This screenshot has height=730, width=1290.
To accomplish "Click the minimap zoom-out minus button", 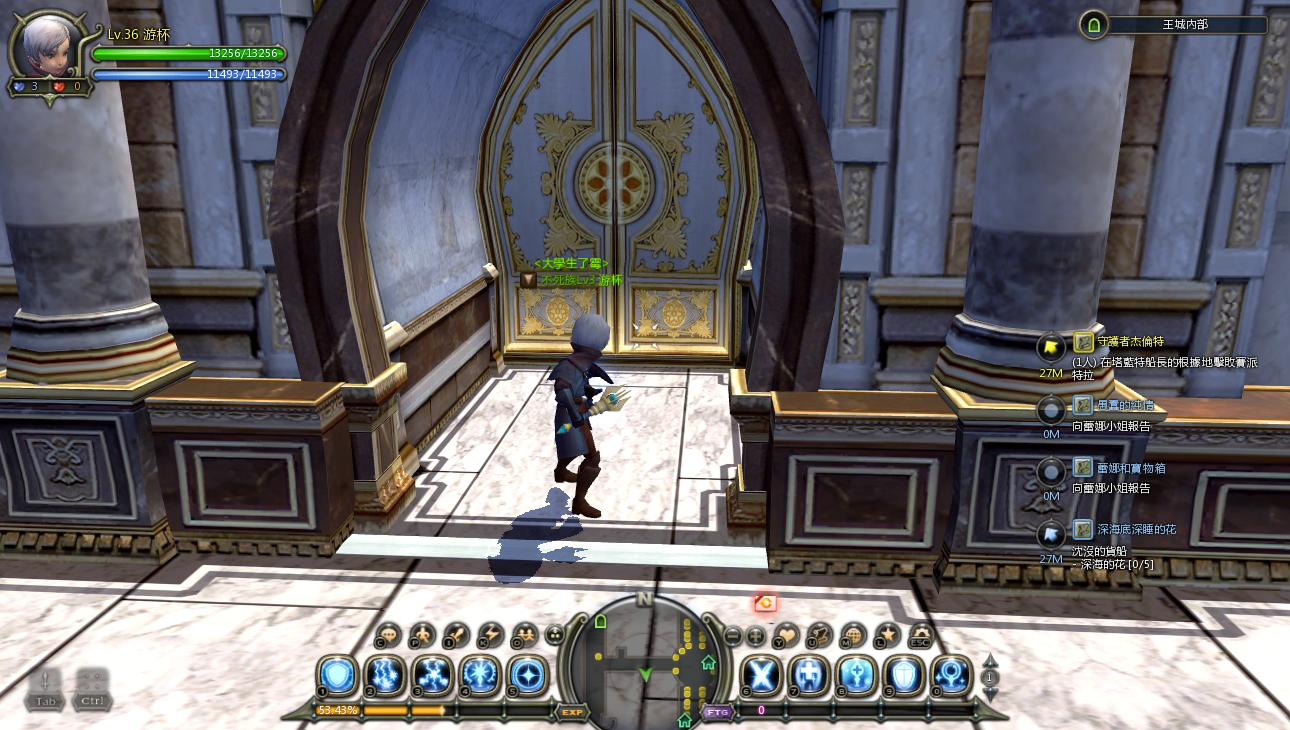I will coord(732,635).
